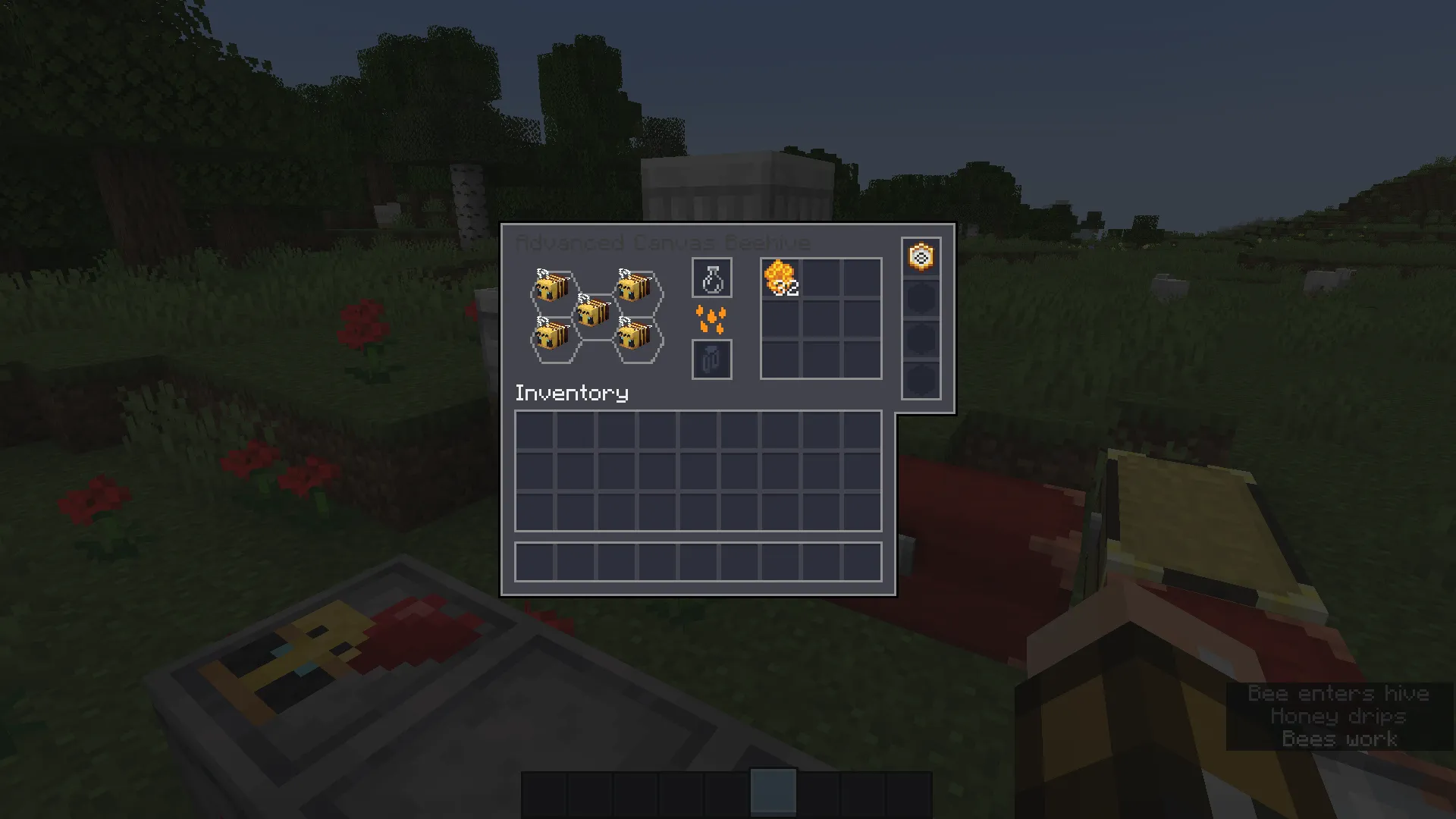
Task: Click the empty glass bottle slot
Action: pyautogui.click(x=711, y=278)
